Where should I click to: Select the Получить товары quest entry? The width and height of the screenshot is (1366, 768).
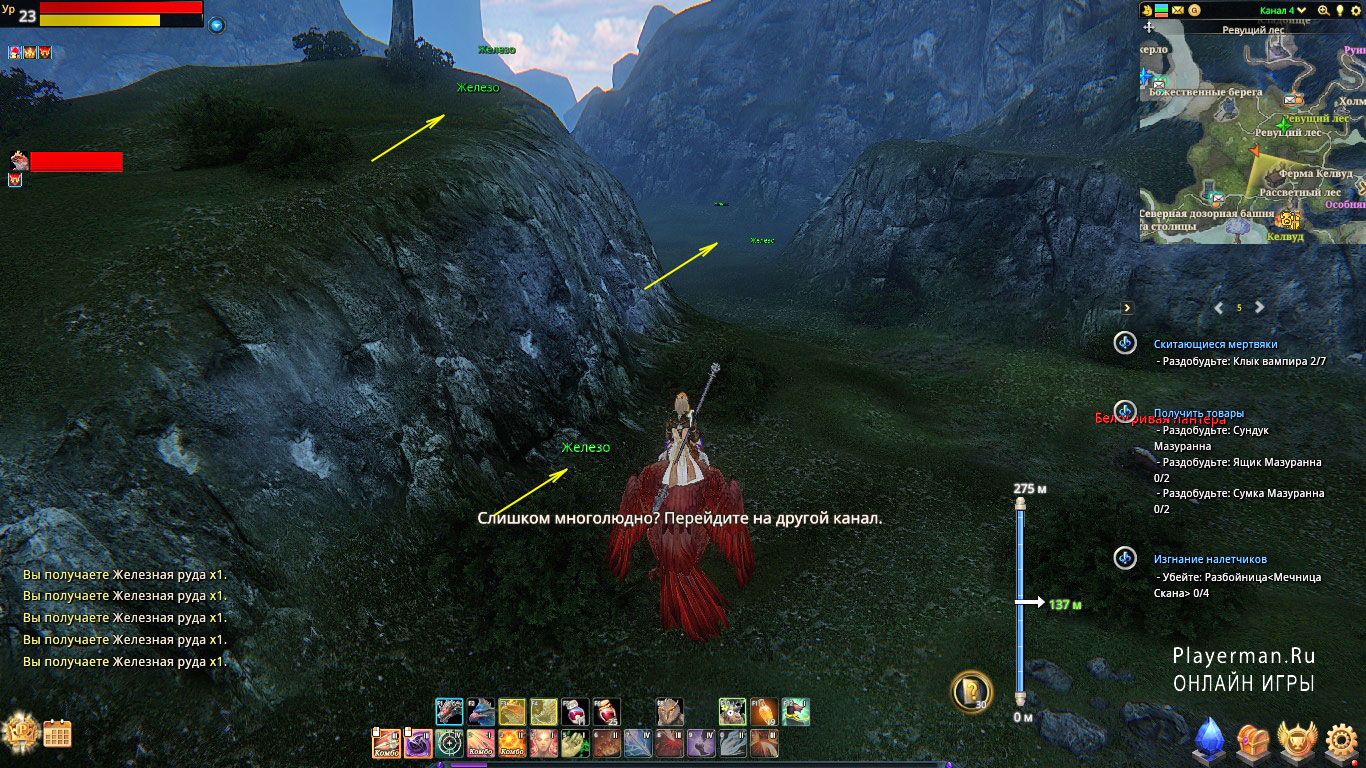click(1199, 413)
